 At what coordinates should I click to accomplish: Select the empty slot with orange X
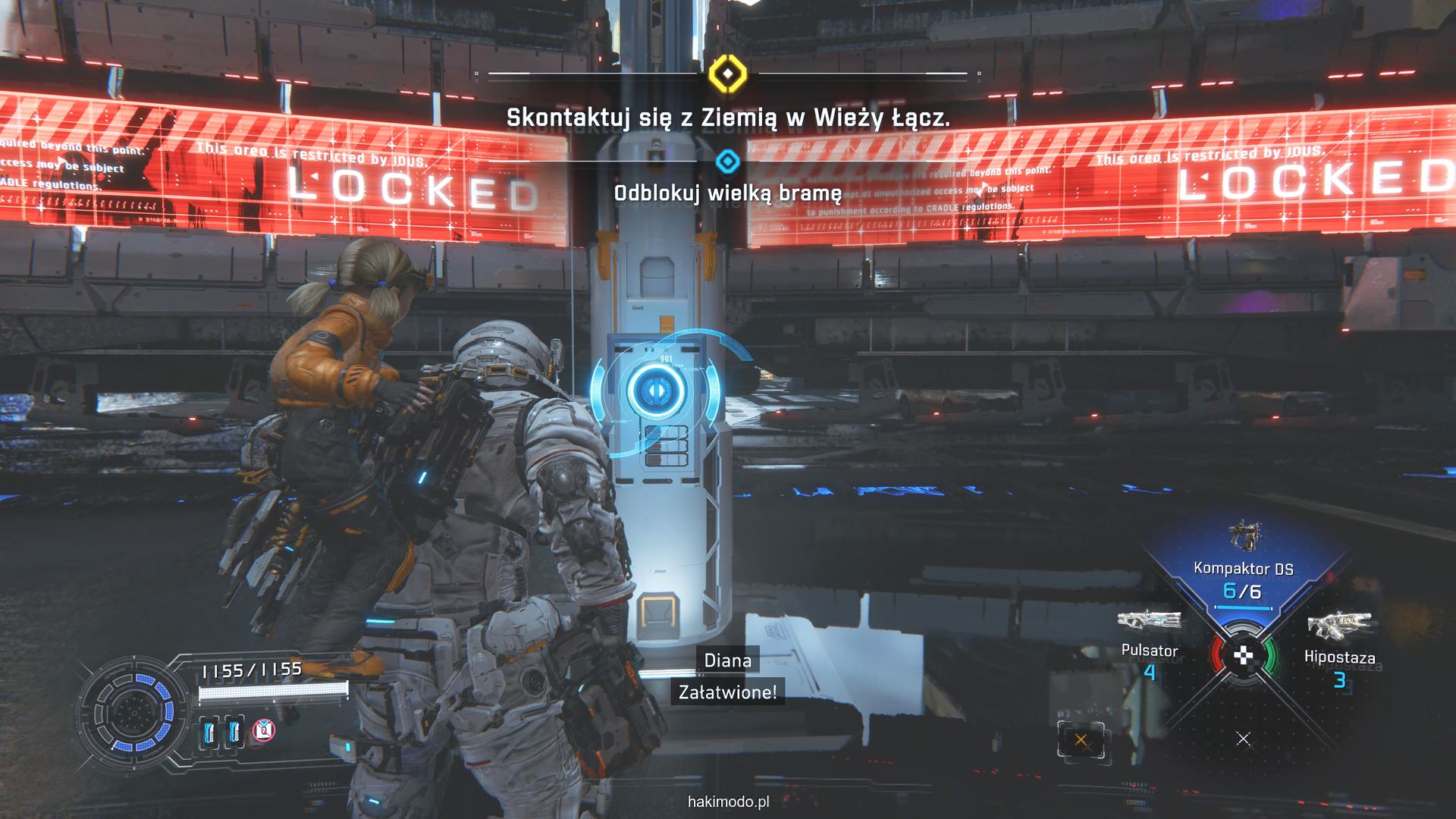tap(1081, 740)
